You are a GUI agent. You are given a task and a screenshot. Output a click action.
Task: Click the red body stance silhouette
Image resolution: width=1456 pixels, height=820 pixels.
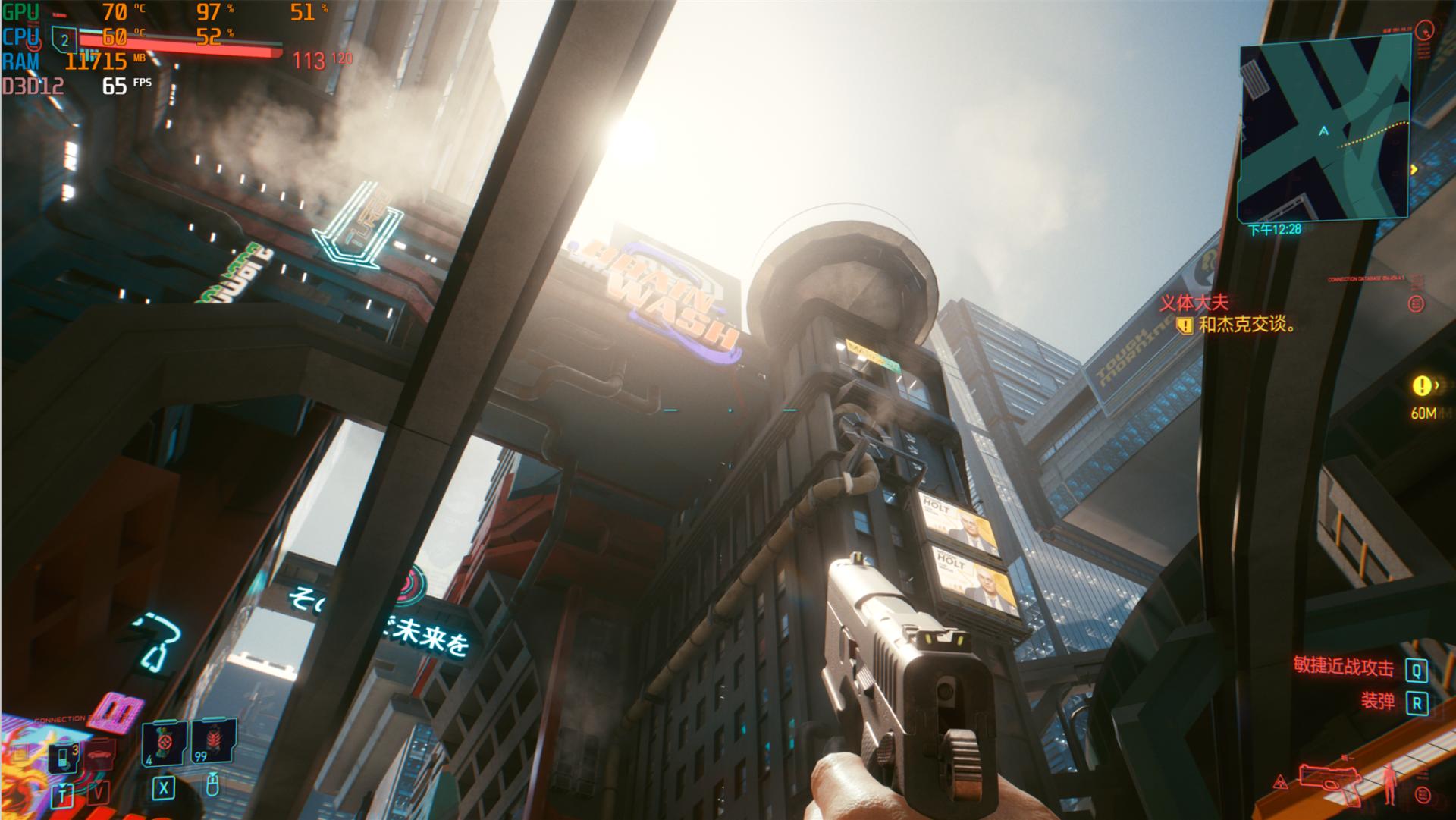tap(1389, 784)
